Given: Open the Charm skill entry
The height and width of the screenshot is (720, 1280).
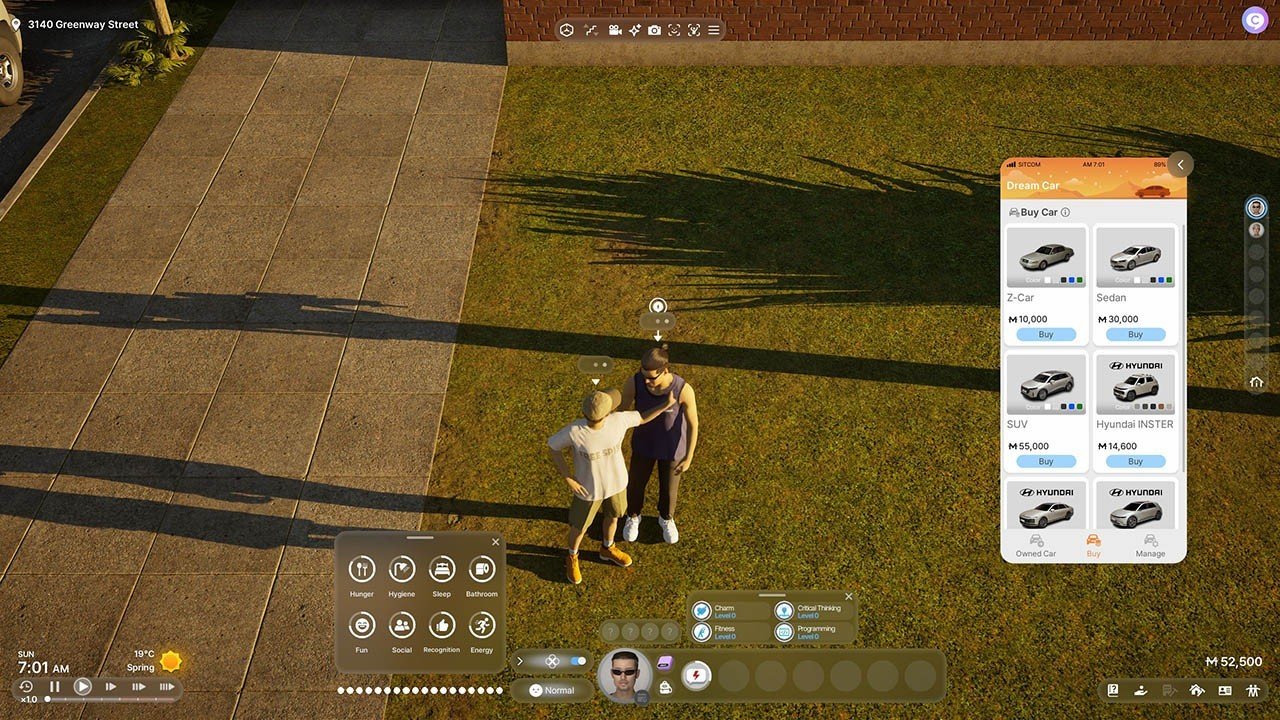Looking at the screenshot, I should [725, 611].
